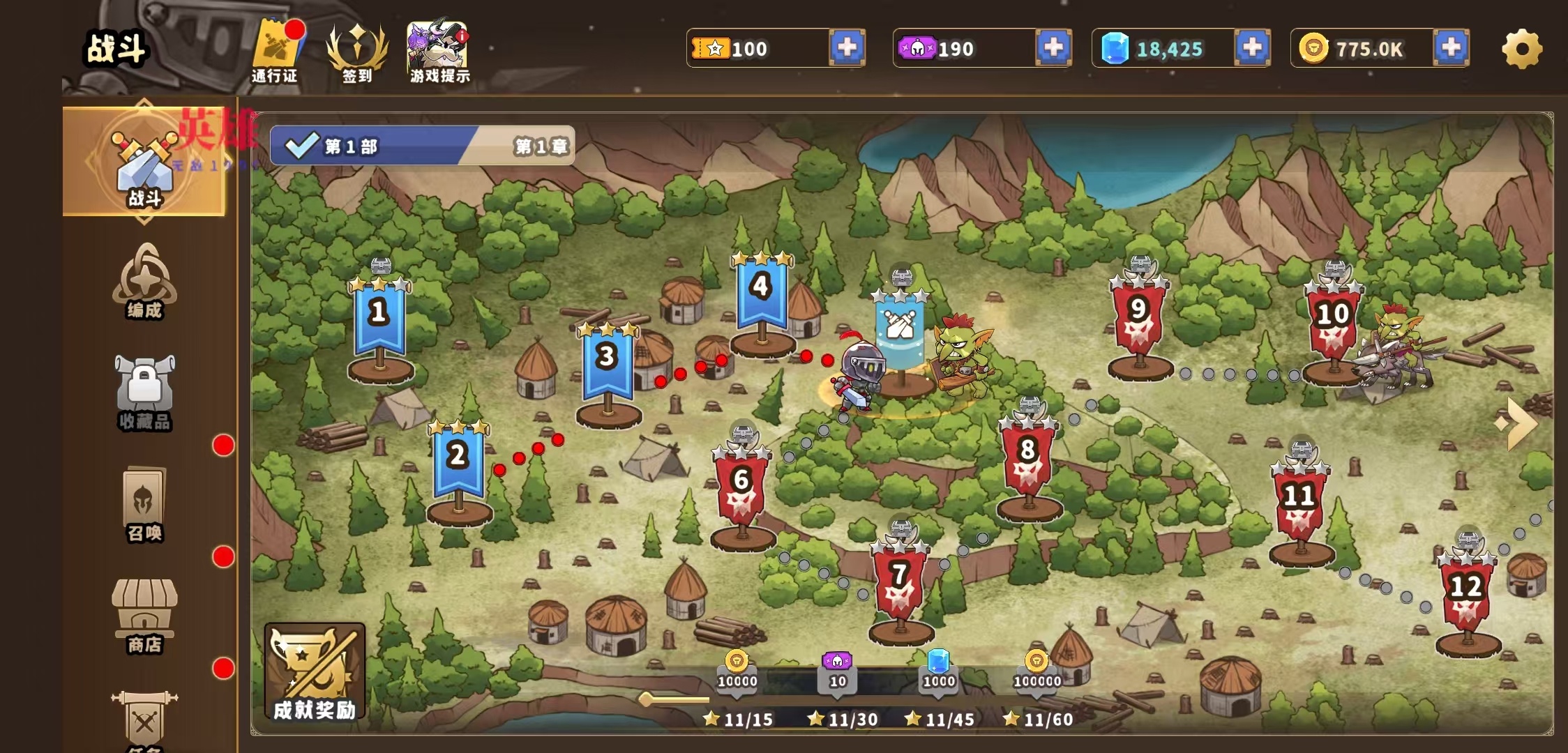Choose stage 4 blue banner
Viewport: 1568px width, 753px height.
pos(762,294)
